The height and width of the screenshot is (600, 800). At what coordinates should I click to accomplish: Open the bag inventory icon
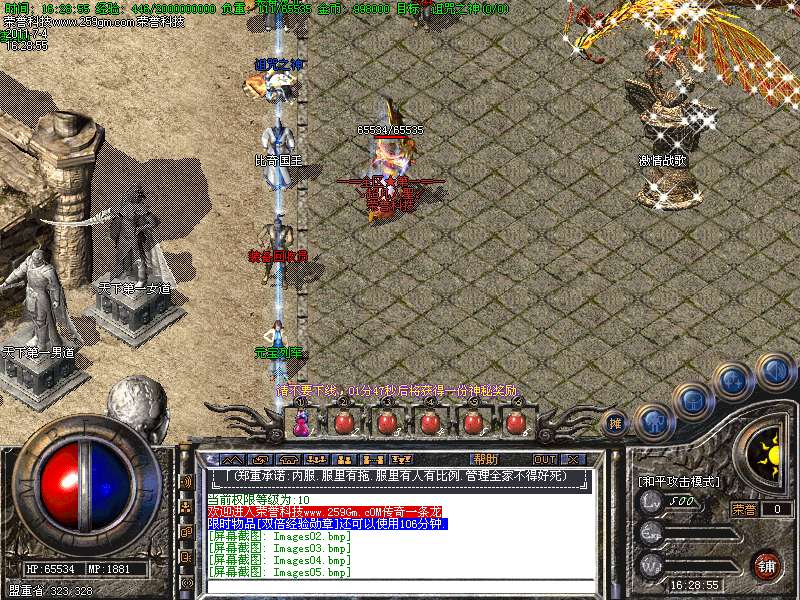coord(693,402)
